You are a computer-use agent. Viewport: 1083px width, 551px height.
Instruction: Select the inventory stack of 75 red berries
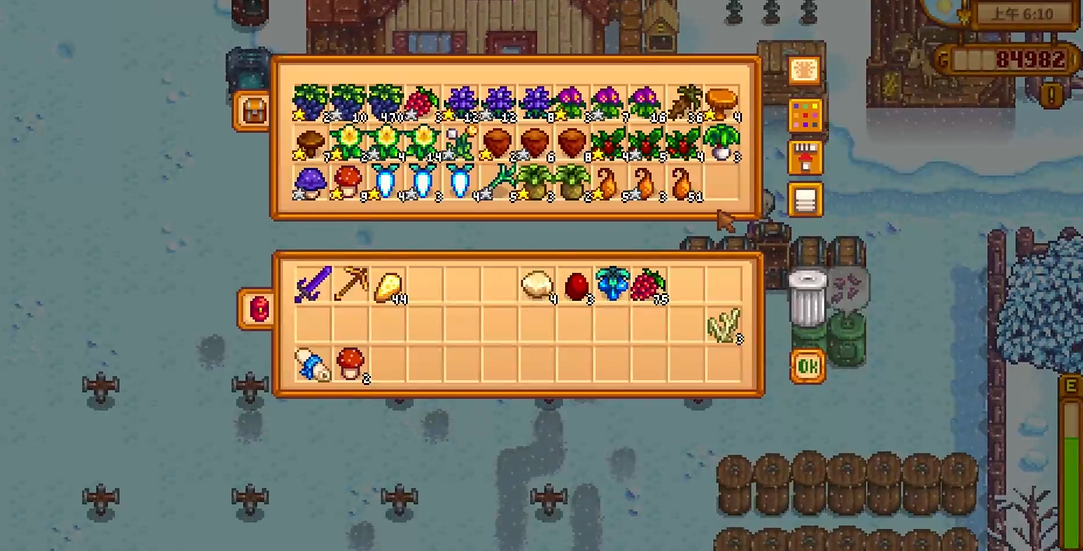649,287
